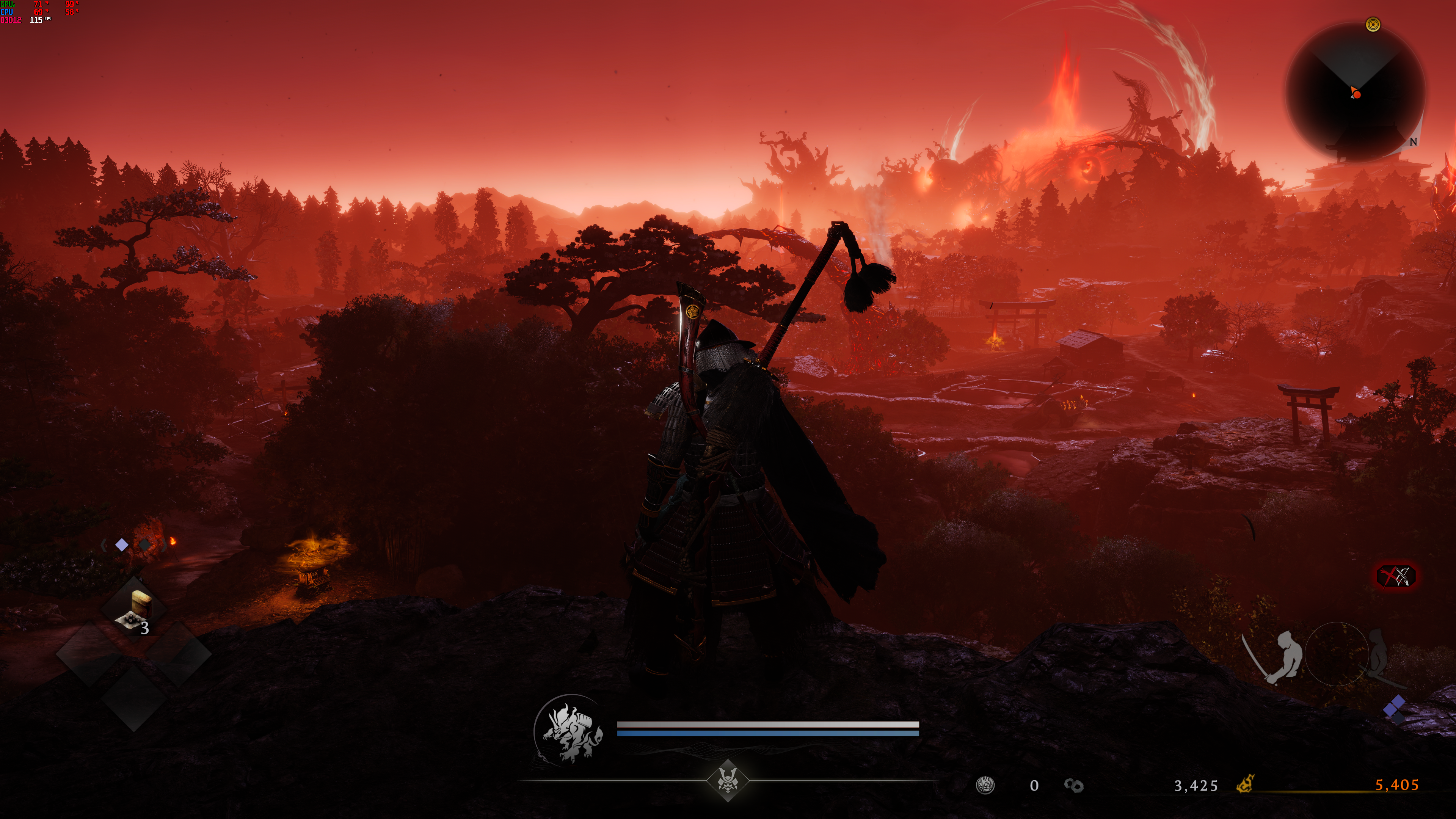Click the linked rings icon
Image resolution: width=1456 pixels, height=819 pixels.
[1073, 785]
